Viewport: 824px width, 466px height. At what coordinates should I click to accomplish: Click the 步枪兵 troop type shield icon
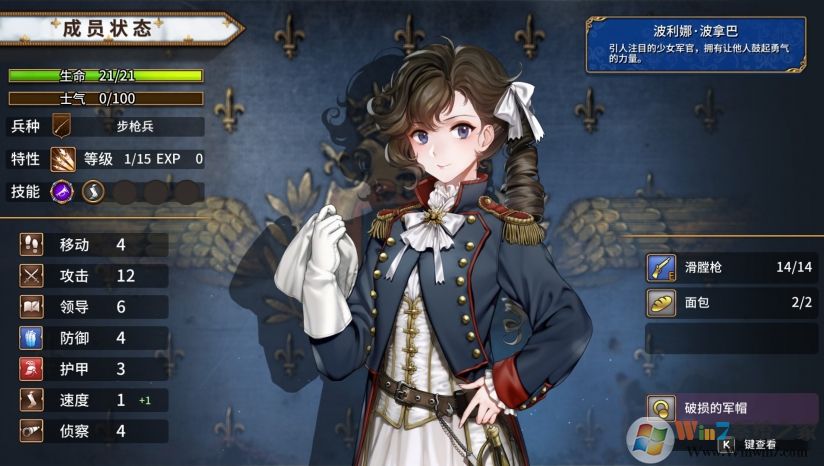63,126
